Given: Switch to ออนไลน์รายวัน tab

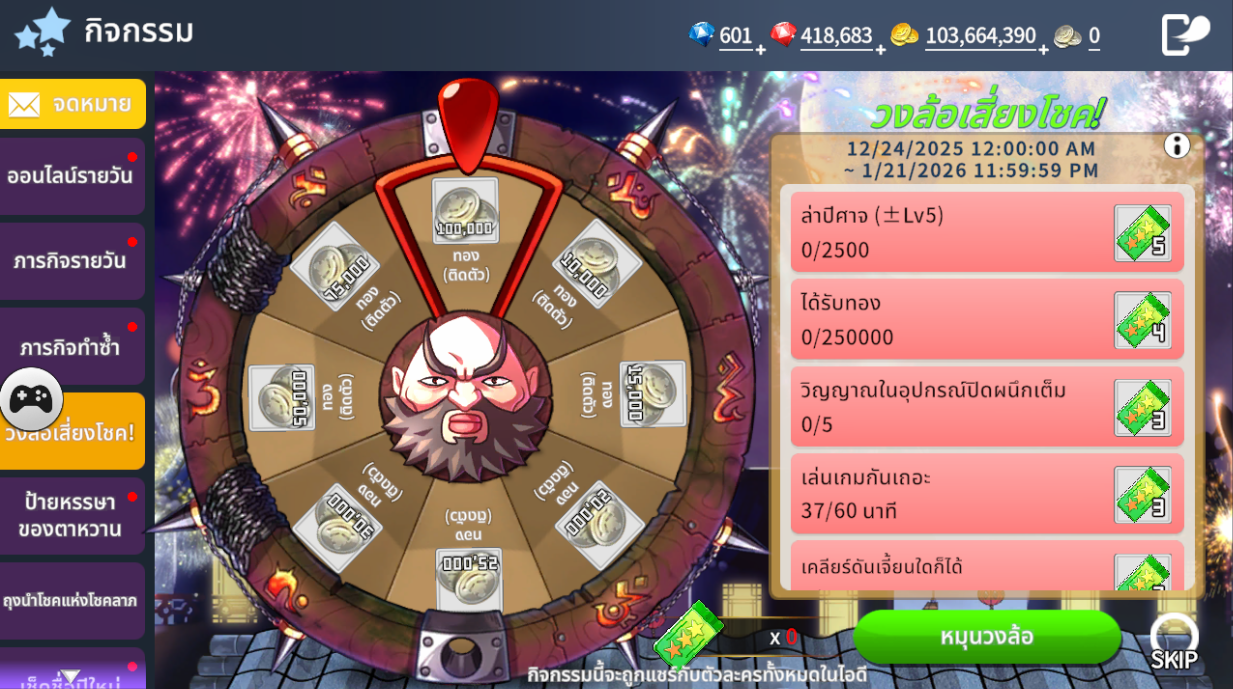Looking at the screenshot, I should pyautogui.click(x=72, y=177).
